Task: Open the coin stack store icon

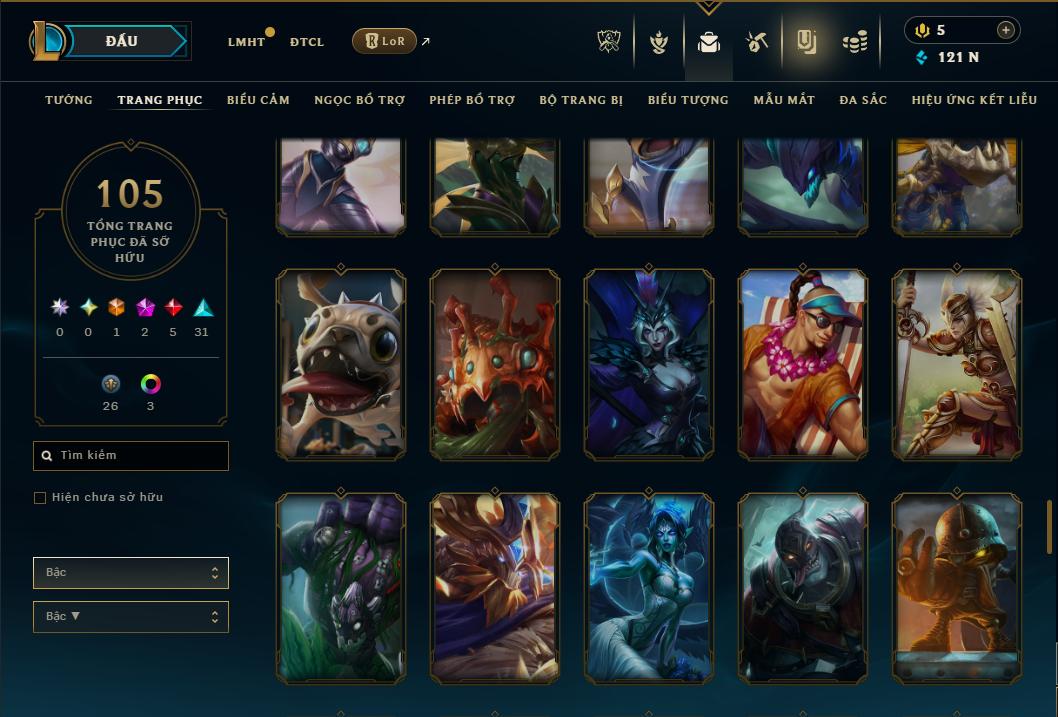Action: (854, 42)
